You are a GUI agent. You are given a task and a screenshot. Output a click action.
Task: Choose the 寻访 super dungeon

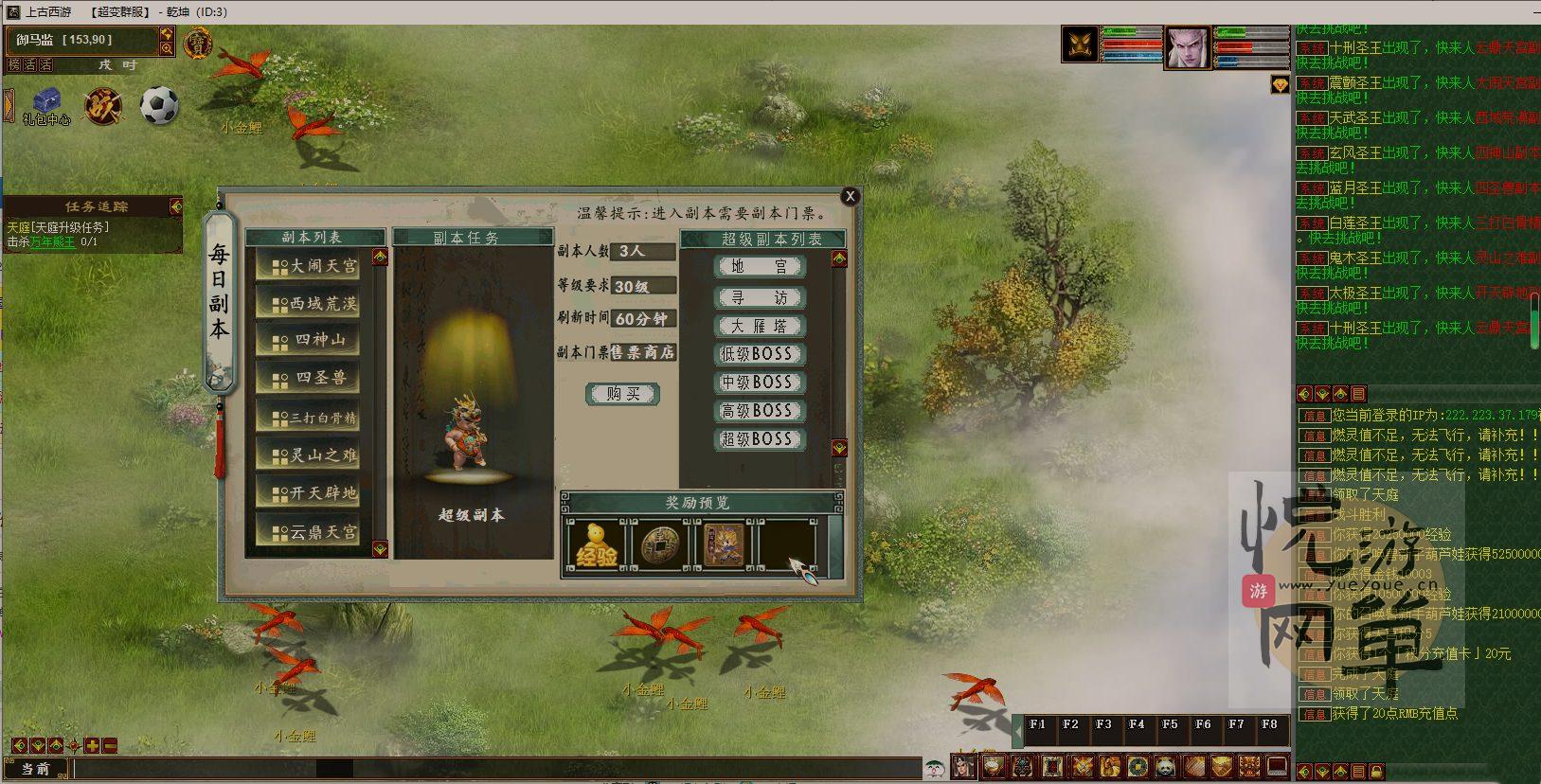coord(759,297)
